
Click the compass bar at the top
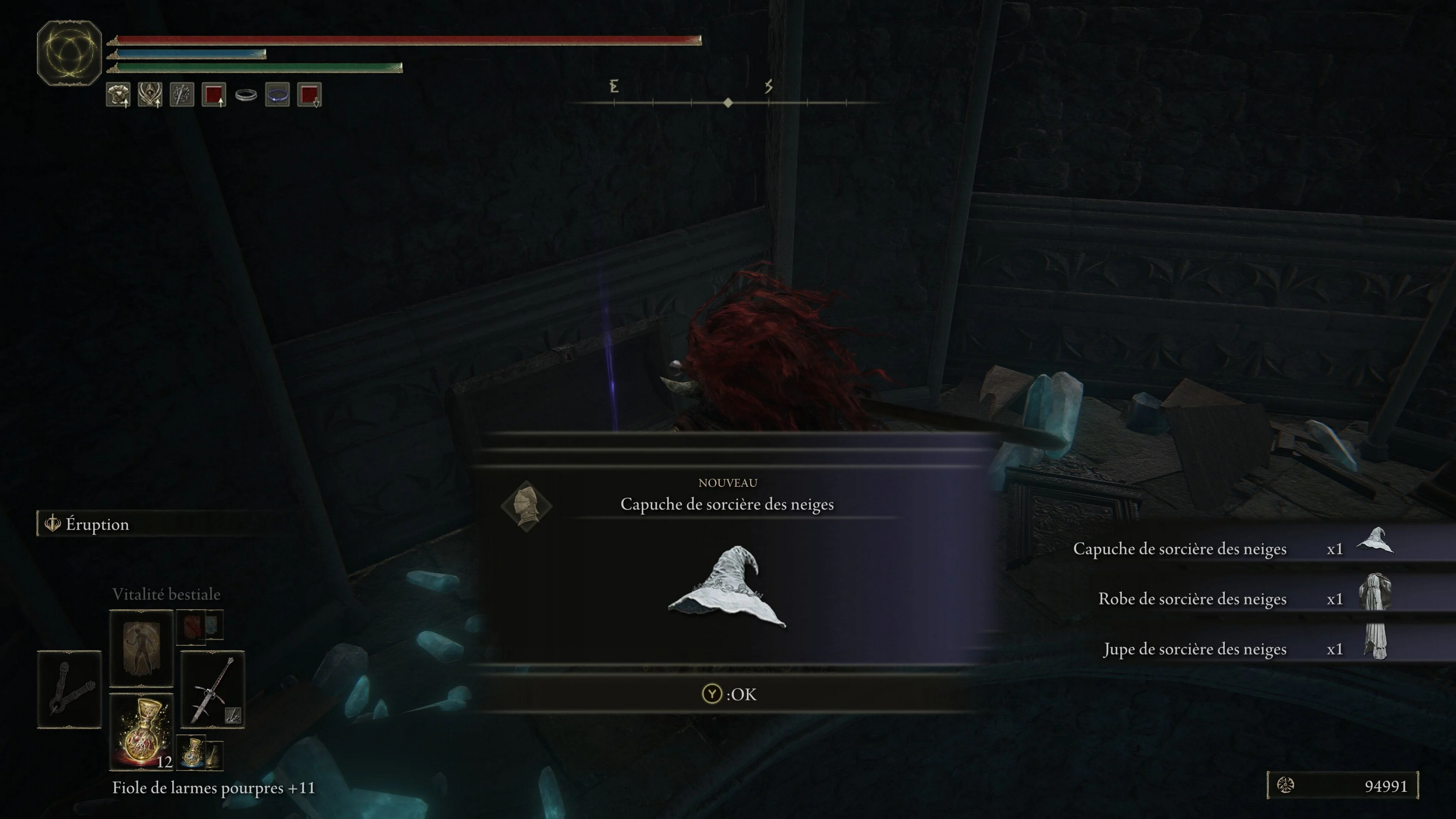[x=728, y=102]
